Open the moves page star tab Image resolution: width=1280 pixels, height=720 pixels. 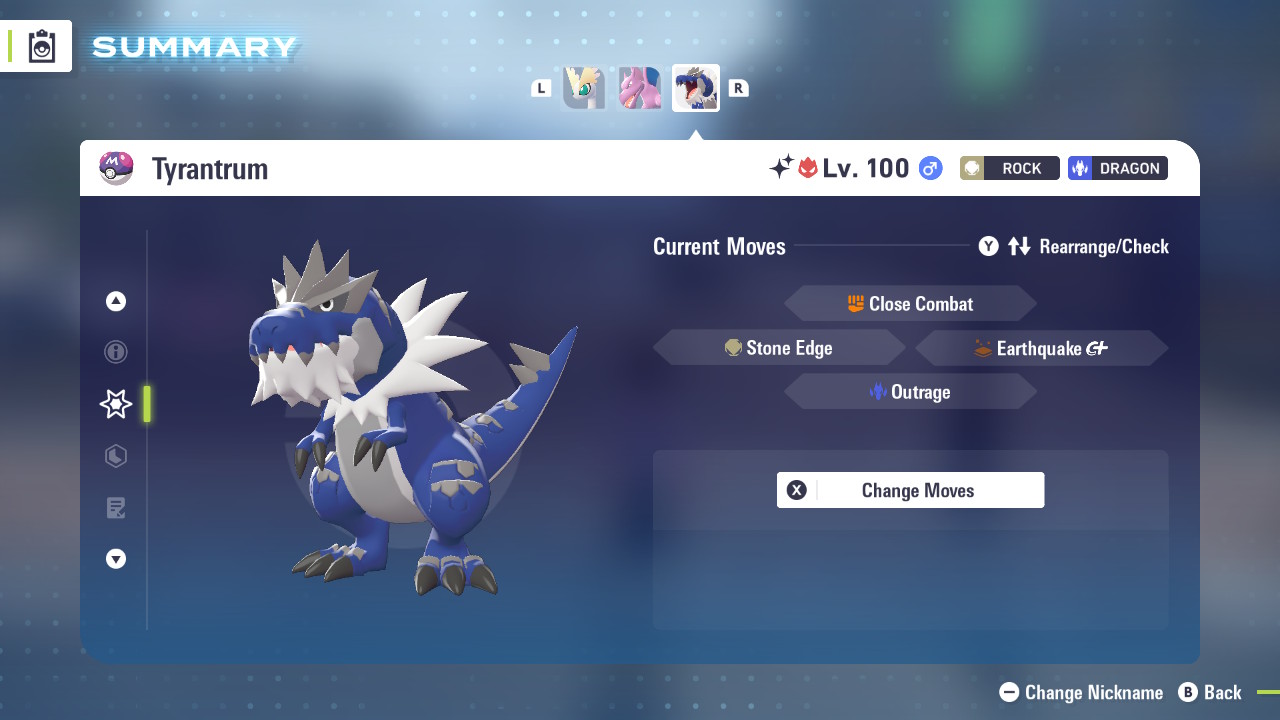116,404
